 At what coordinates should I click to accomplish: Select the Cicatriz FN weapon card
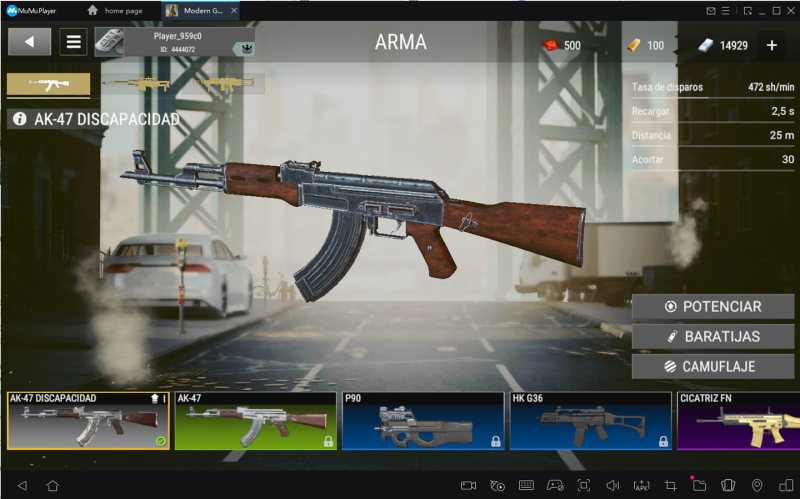tap(738, 421)
